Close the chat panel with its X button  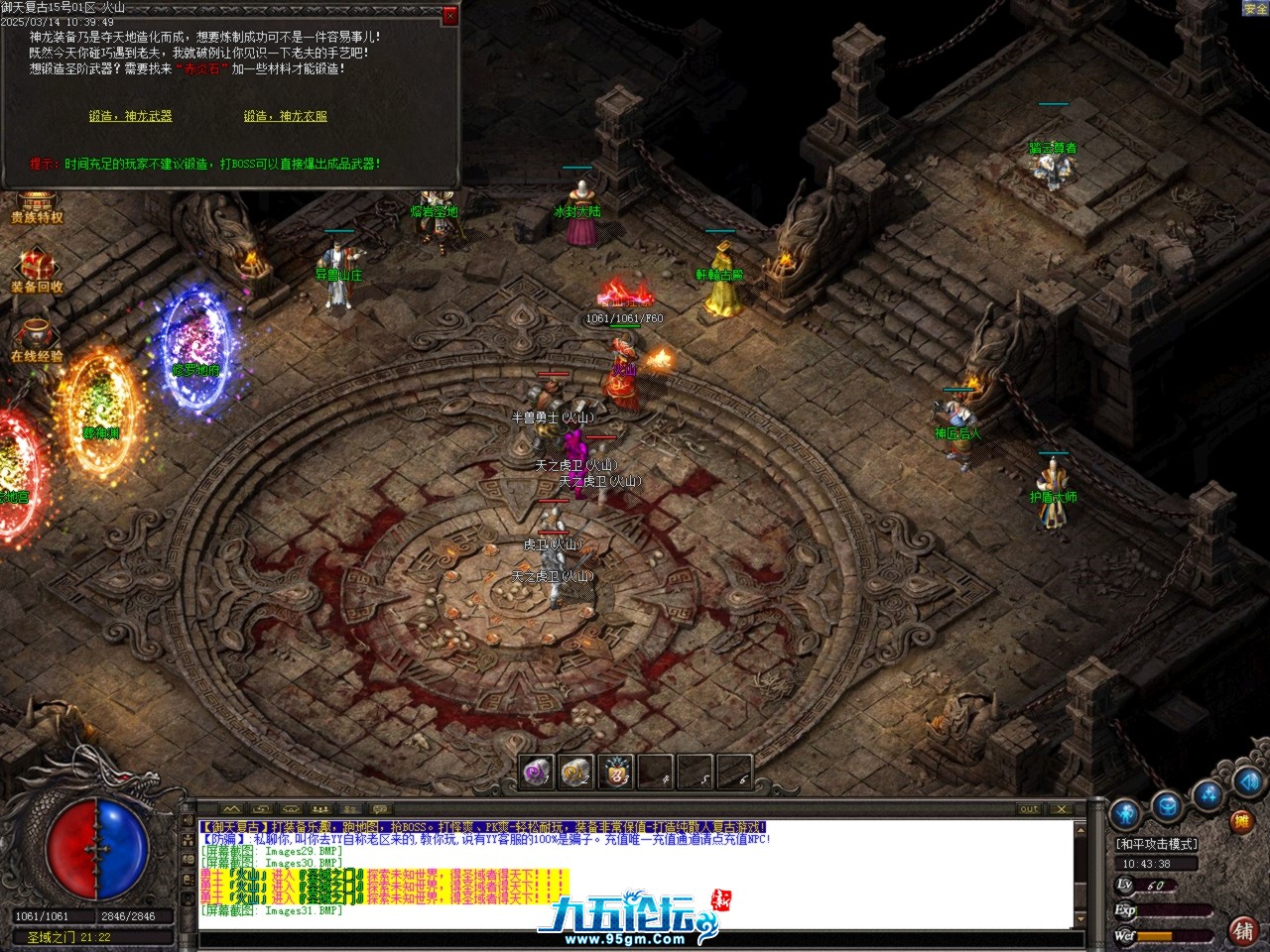1060,809
